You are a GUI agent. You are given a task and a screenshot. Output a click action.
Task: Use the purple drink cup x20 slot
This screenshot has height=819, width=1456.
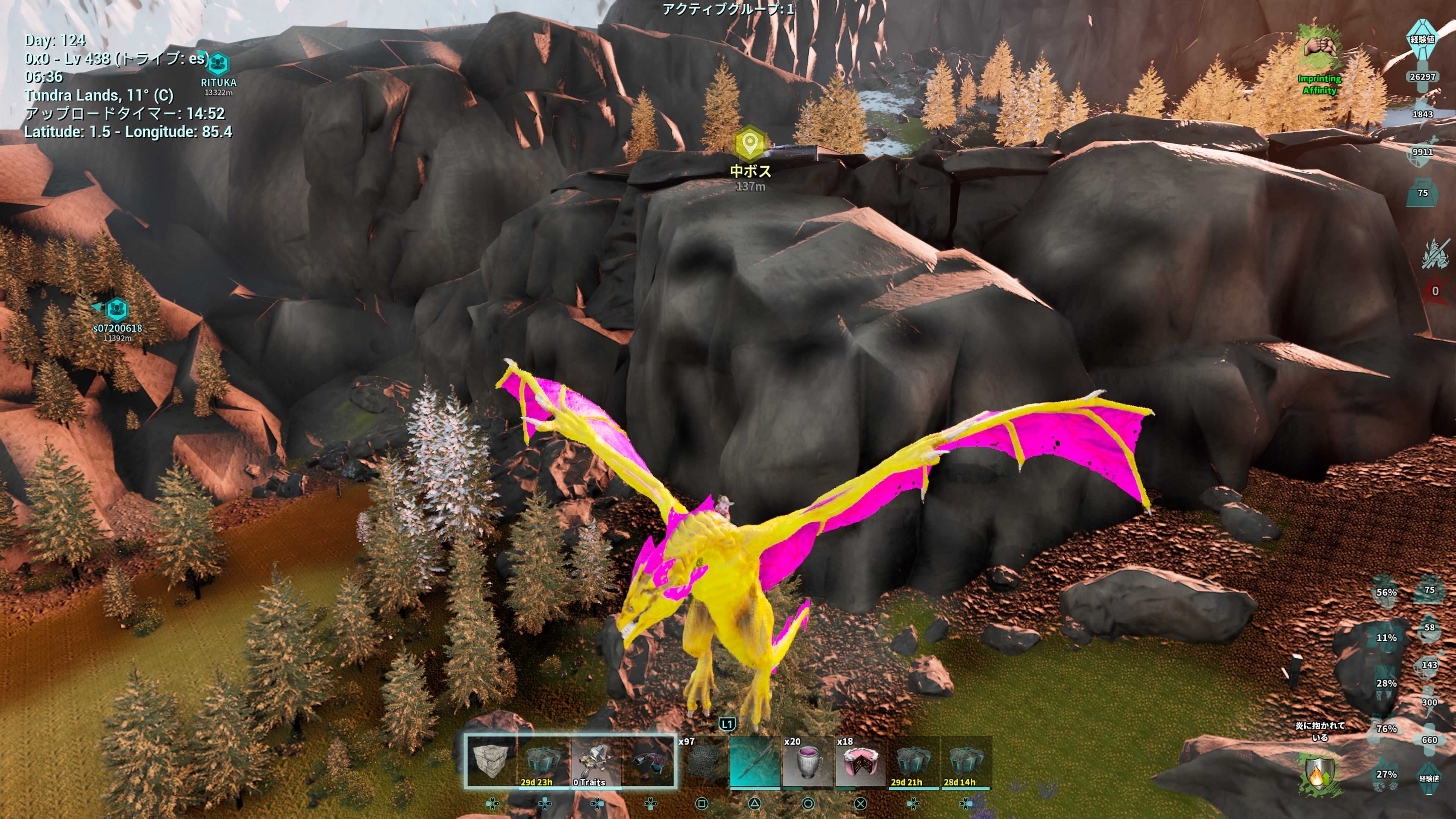point(807,760)
